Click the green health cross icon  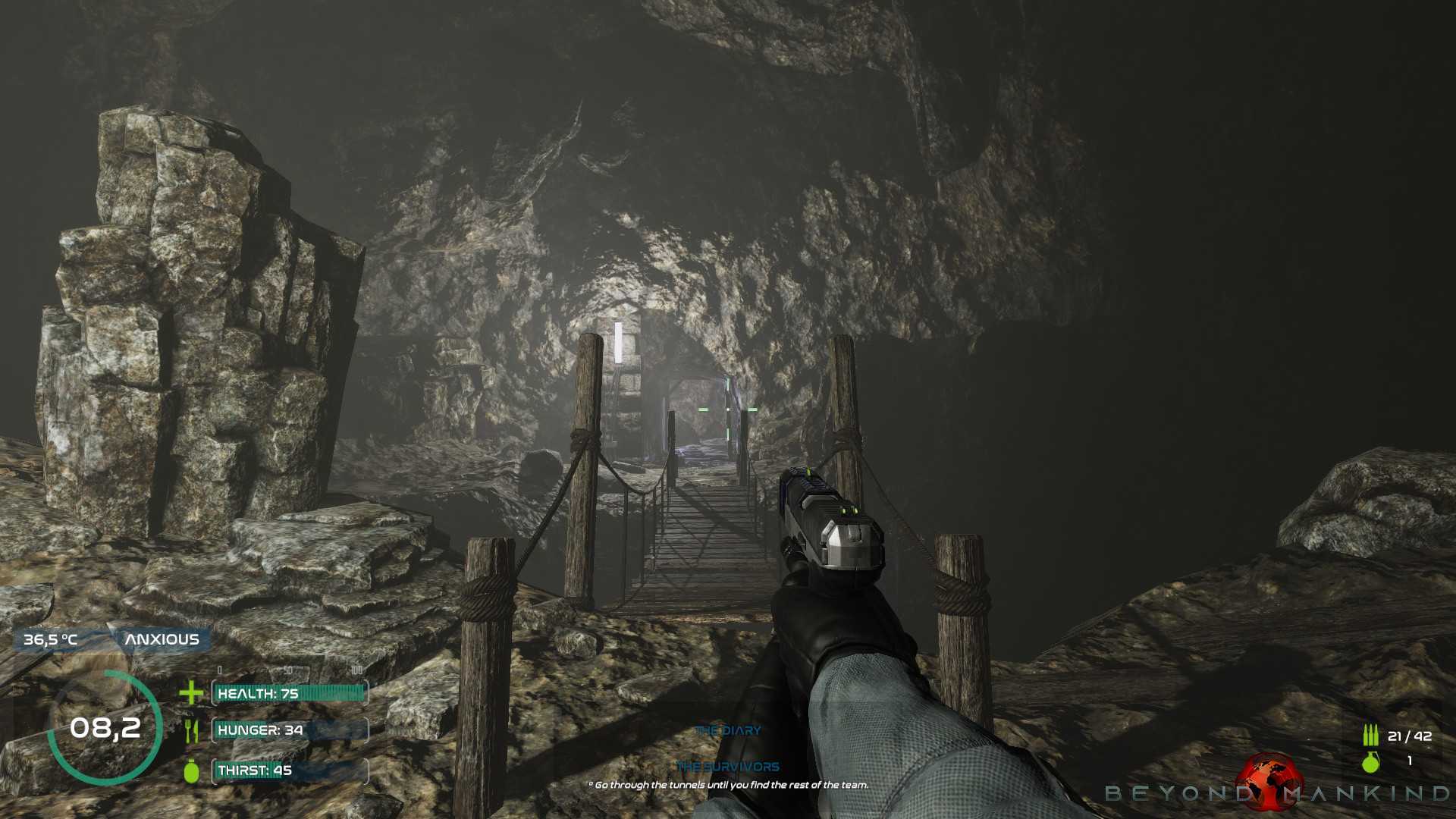pyautogui.click(x=191, y=692)
